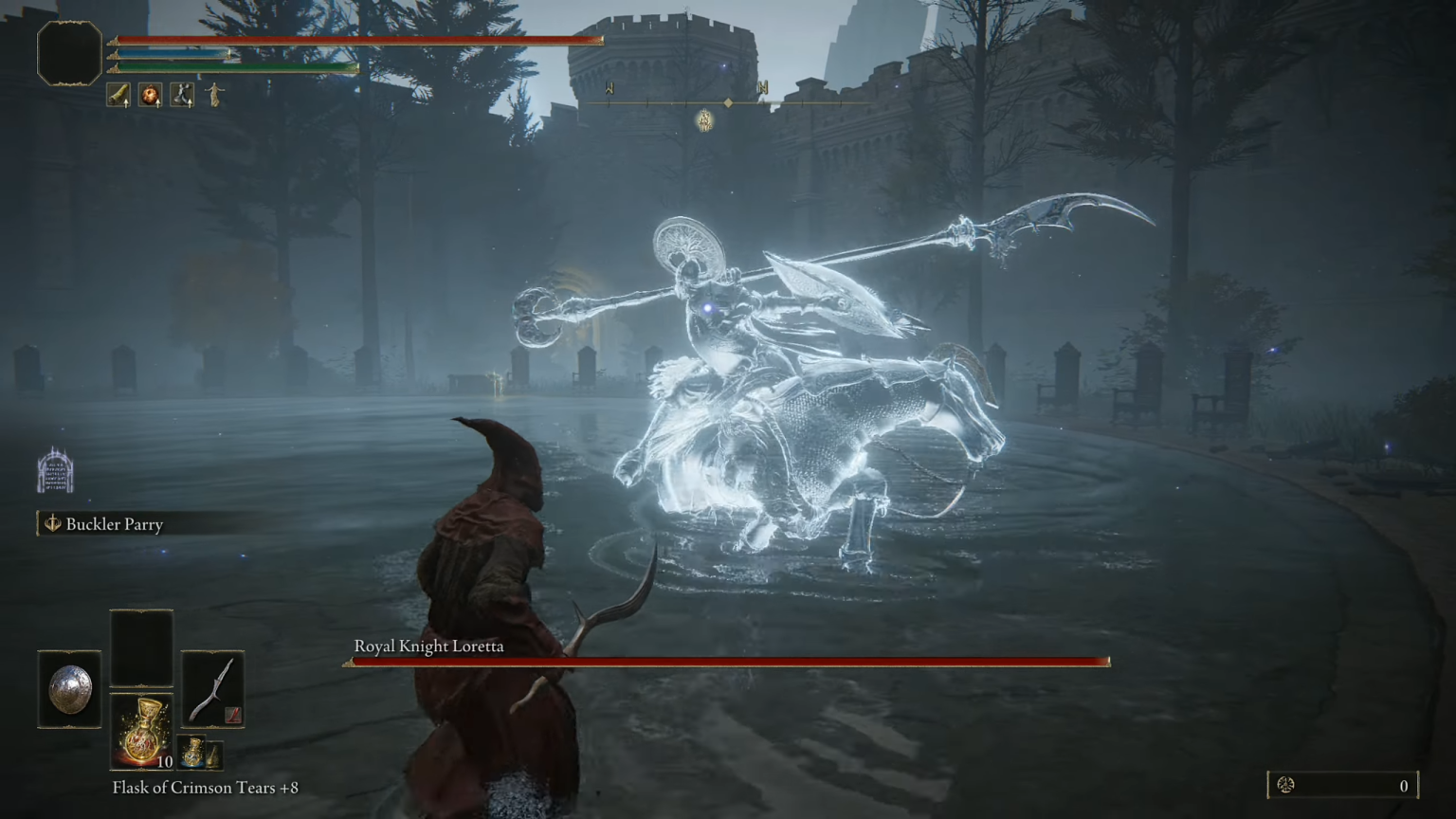Viewport: 1456px width, 819px height.
Task: Select the curved sword weapon slot
Action: pos(212,690)
